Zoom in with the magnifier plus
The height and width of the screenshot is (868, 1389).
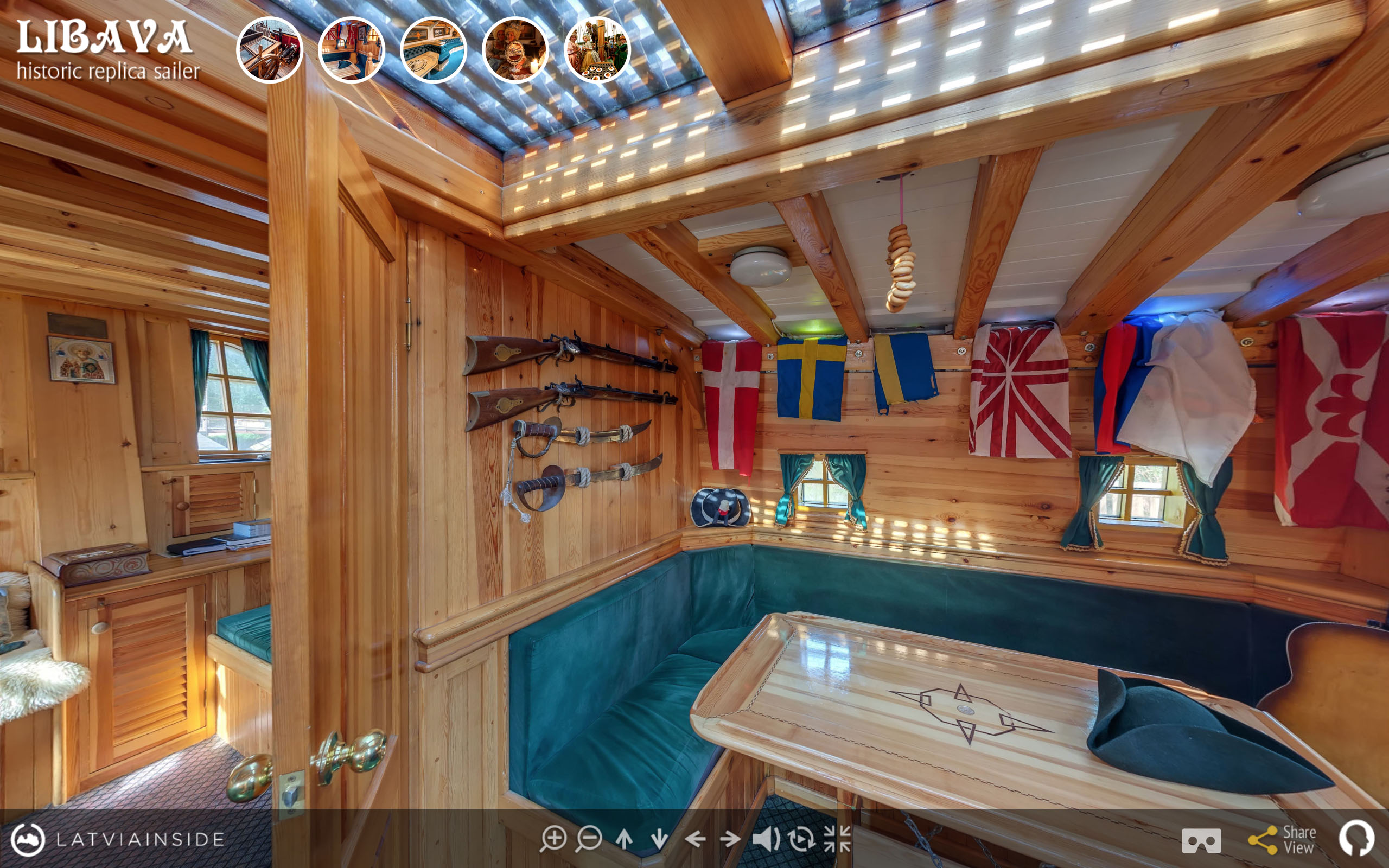(x=553, y=839)
